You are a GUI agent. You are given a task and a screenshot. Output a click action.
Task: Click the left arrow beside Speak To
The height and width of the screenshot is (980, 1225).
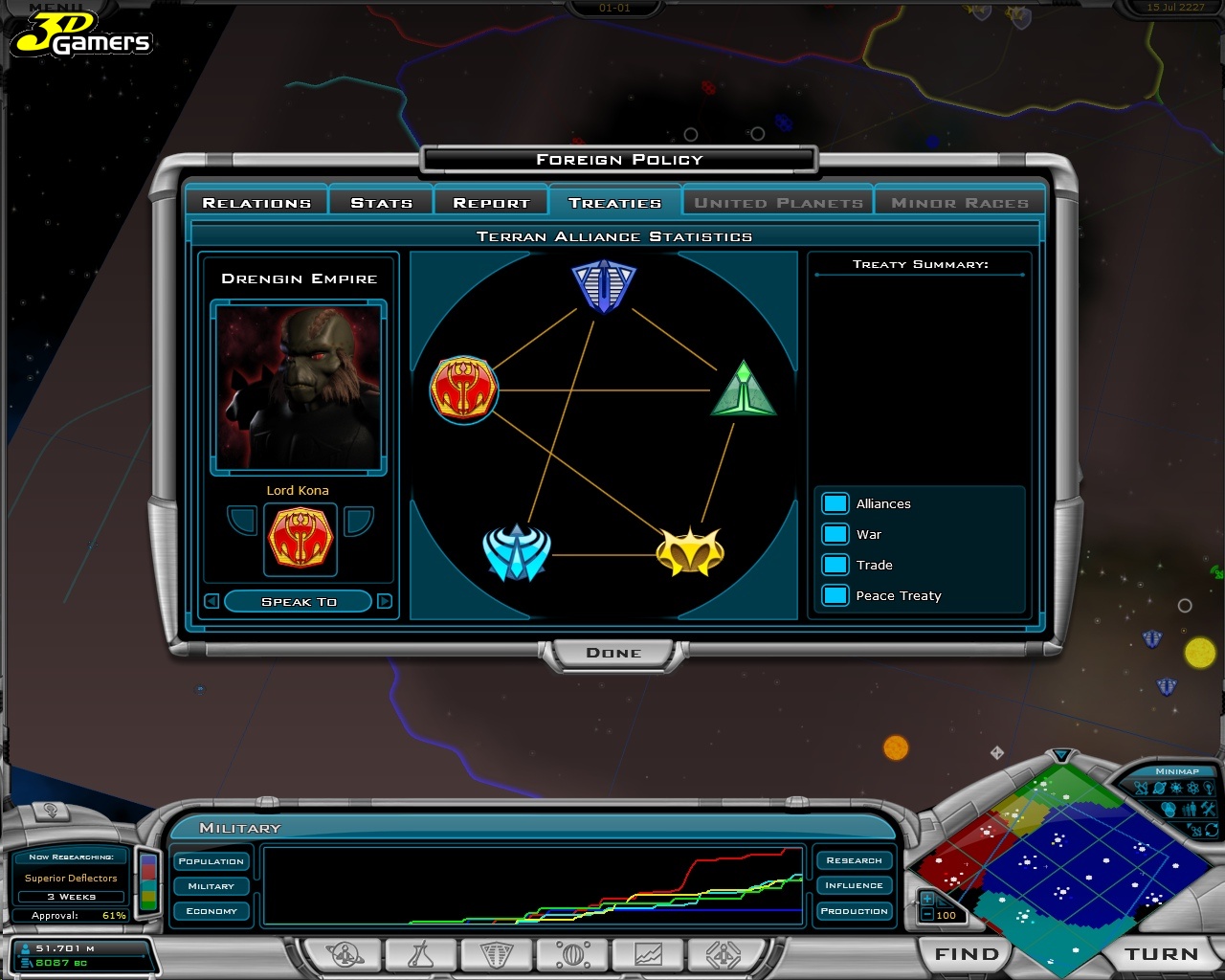click(x=211, y=601)
